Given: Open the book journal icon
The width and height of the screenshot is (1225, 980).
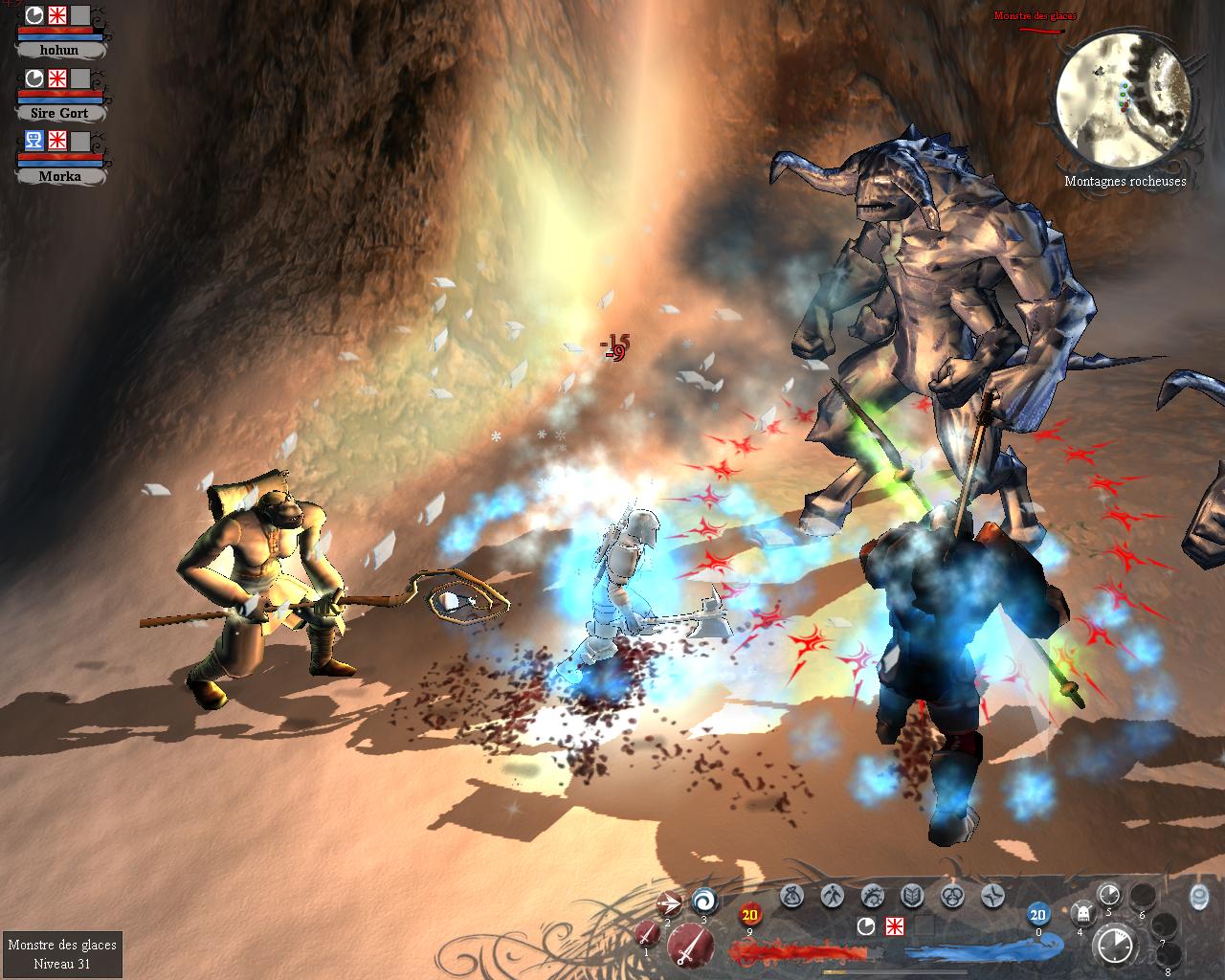Looking at the screenshot, I should [x=912, y=896].
